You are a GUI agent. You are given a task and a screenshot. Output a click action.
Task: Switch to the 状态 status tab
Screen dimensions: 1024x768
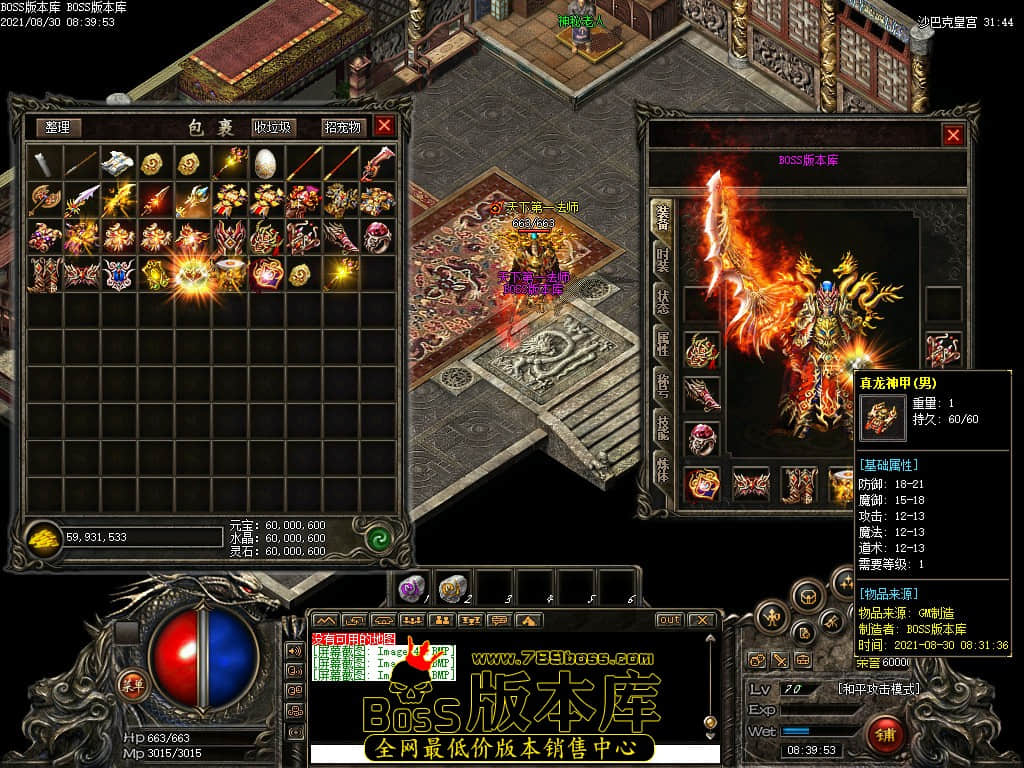[661, 299]
